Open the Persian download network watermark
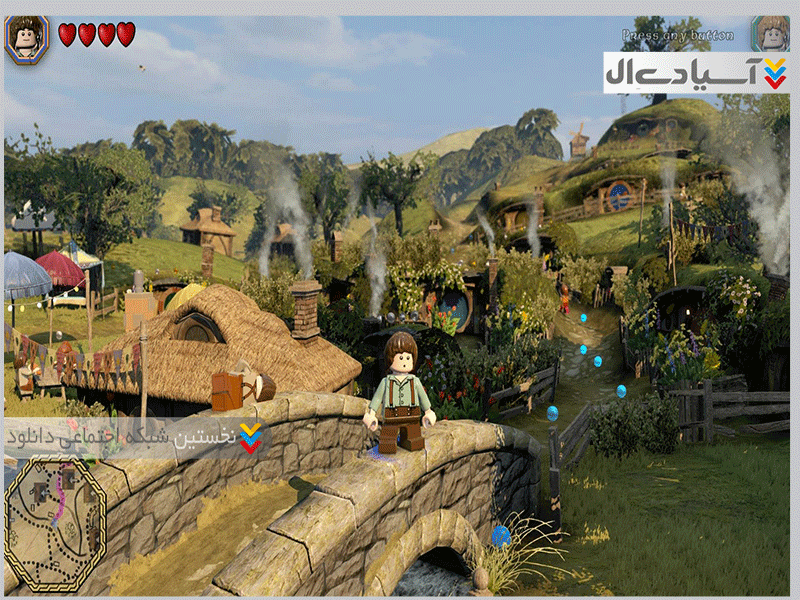The width and height of the screenshot is (800, 600). pyautogui.click(x=135, y=437)
